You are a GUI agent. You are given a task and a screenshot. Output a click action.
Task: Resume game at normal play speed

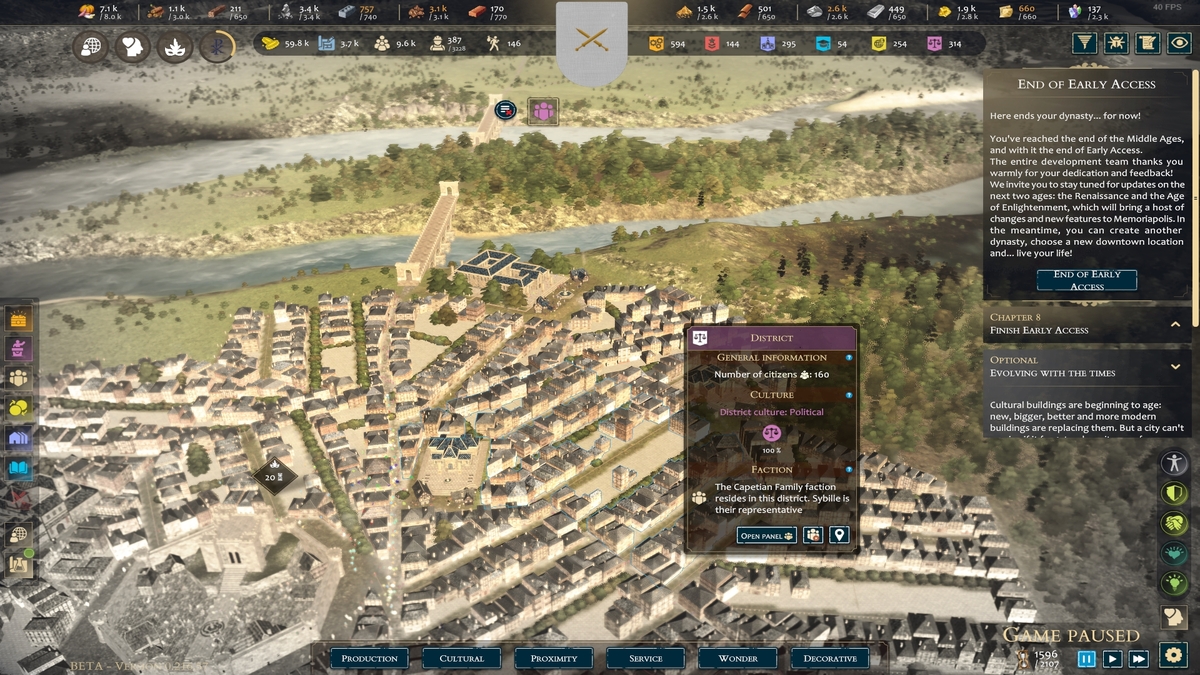1112,658
